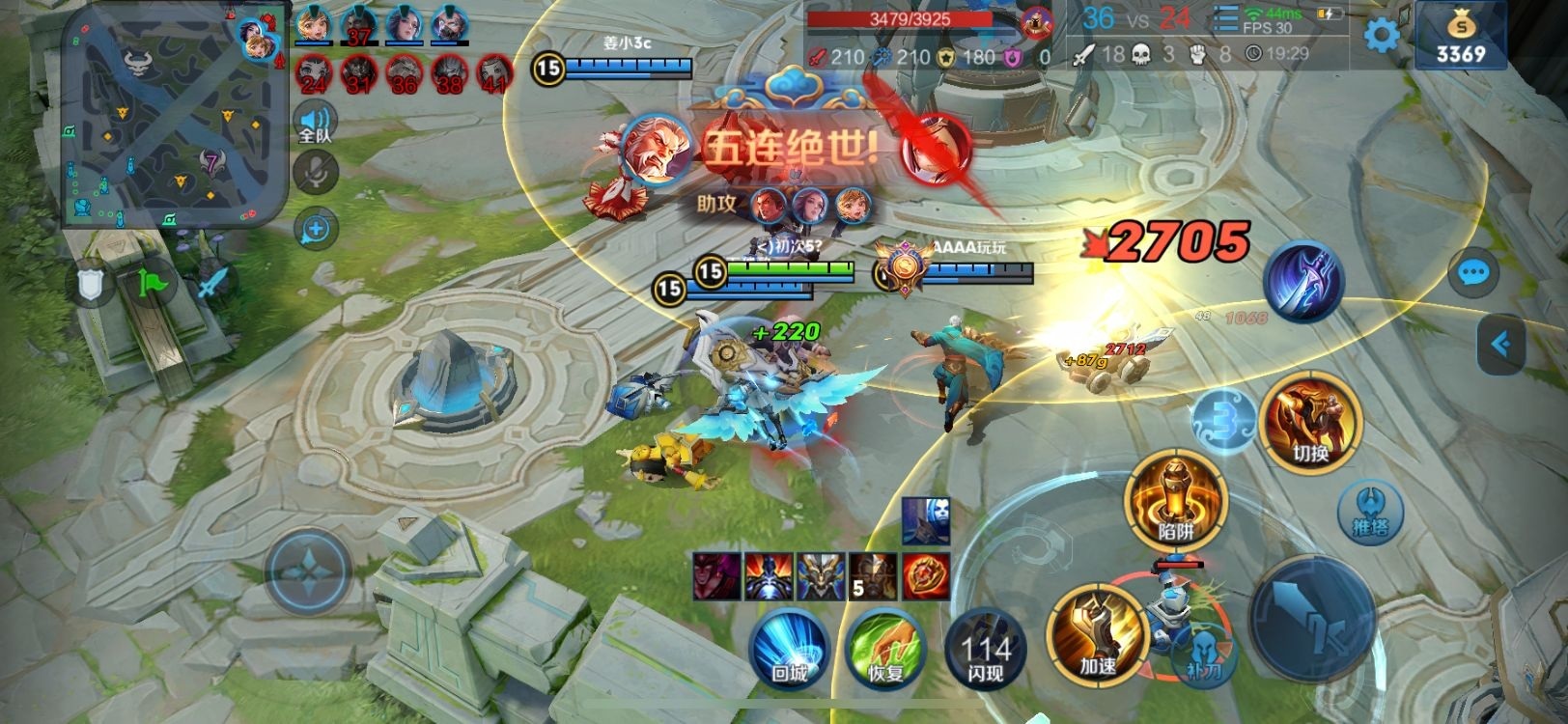
Task: Open the settings gear menu
Action: [1382, 36]
